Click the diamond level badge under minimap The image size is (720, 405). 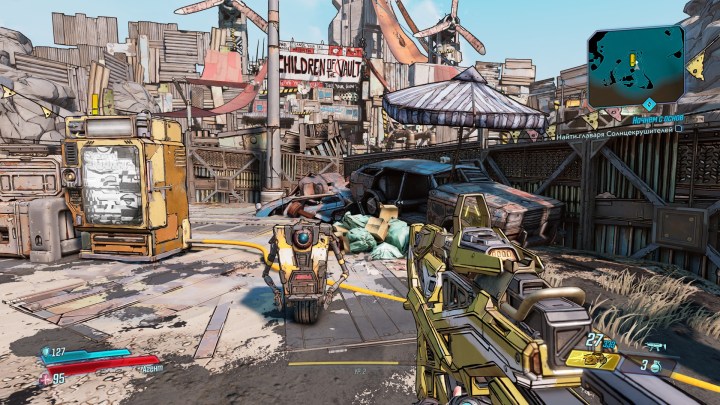coord(648,104)
